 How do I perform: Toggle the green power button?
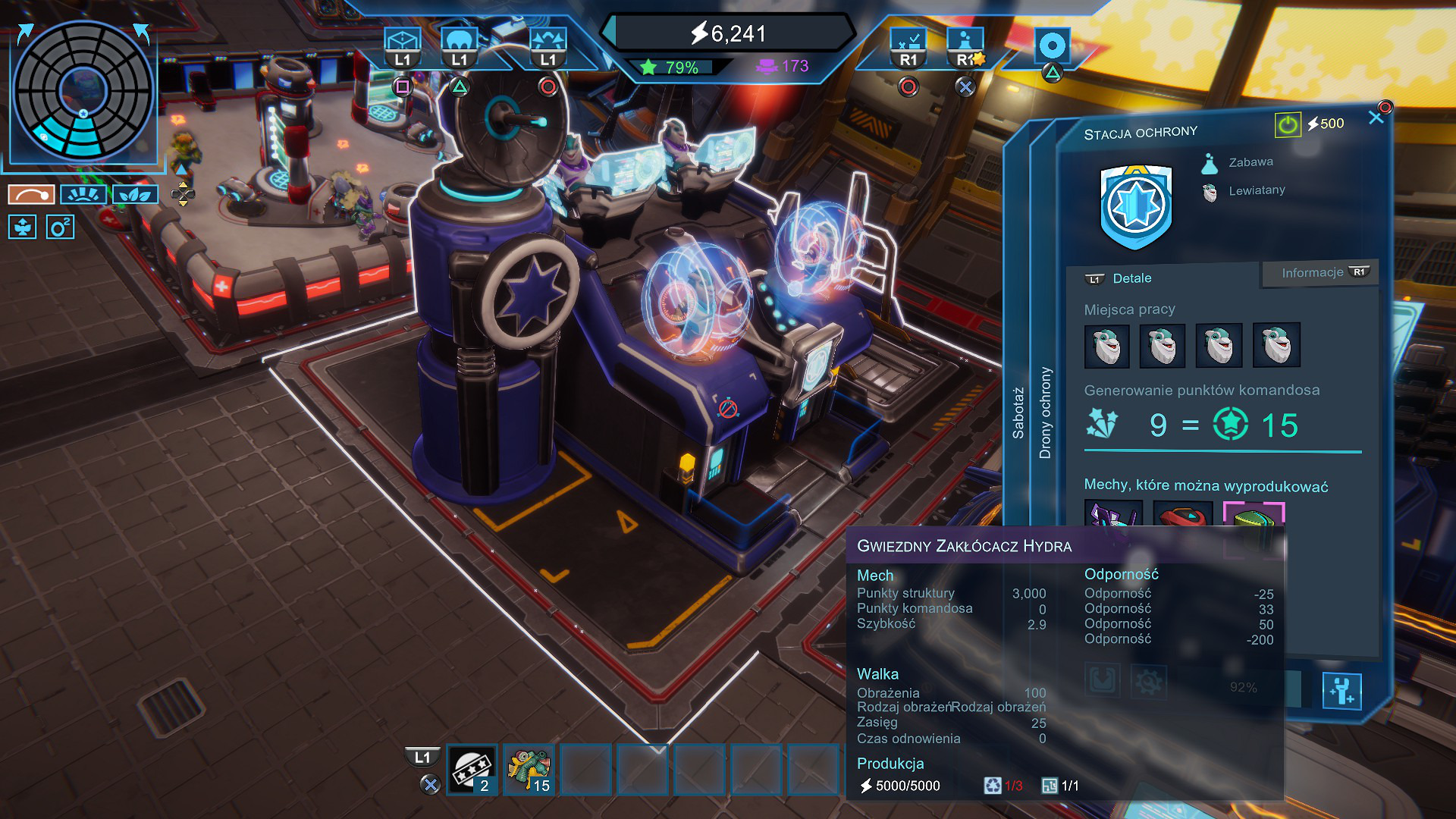pyautogui.click(x=1287, y=124)
